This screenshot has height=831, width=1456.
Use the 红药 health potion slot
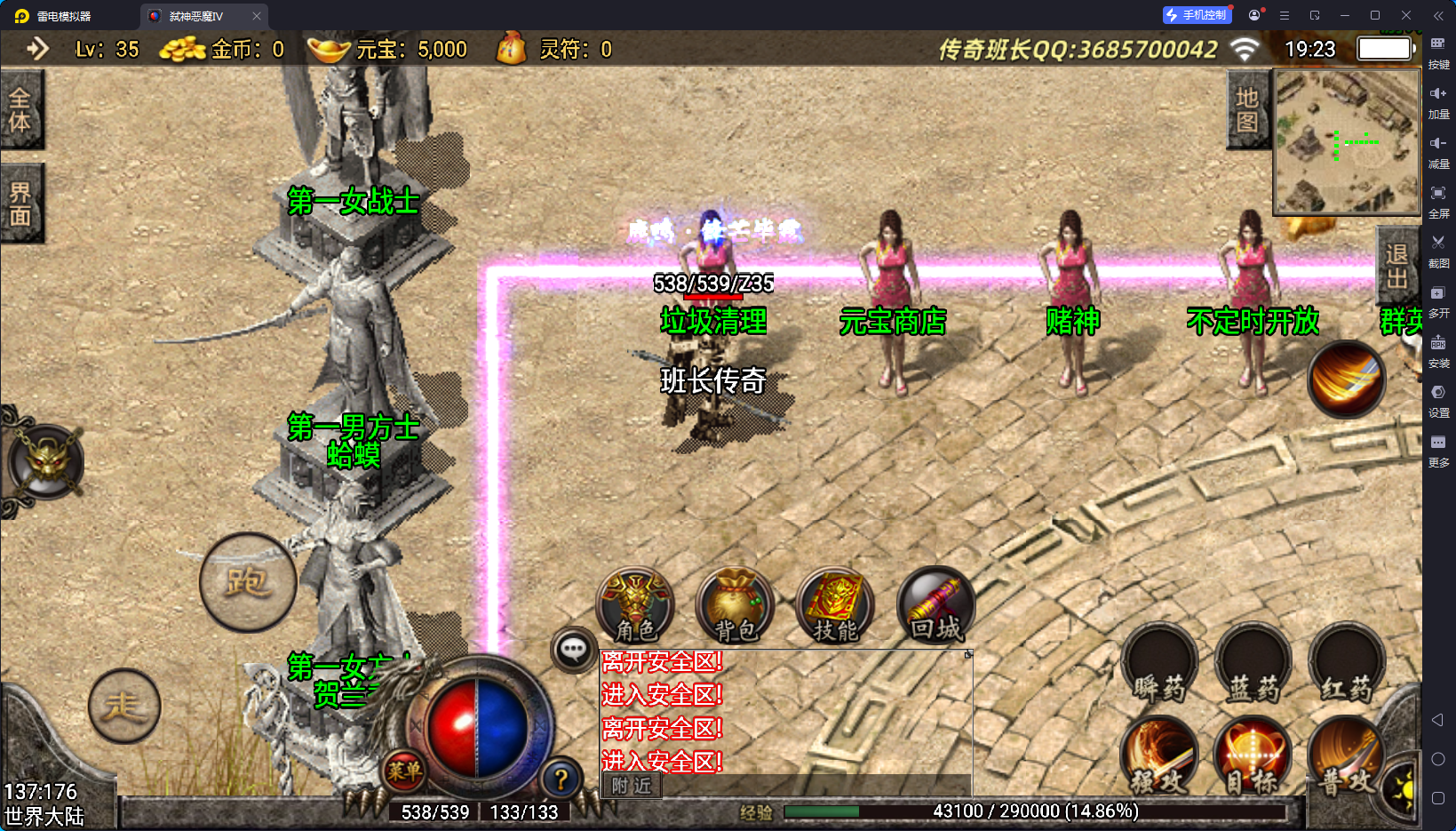[x=1346, y=667]
